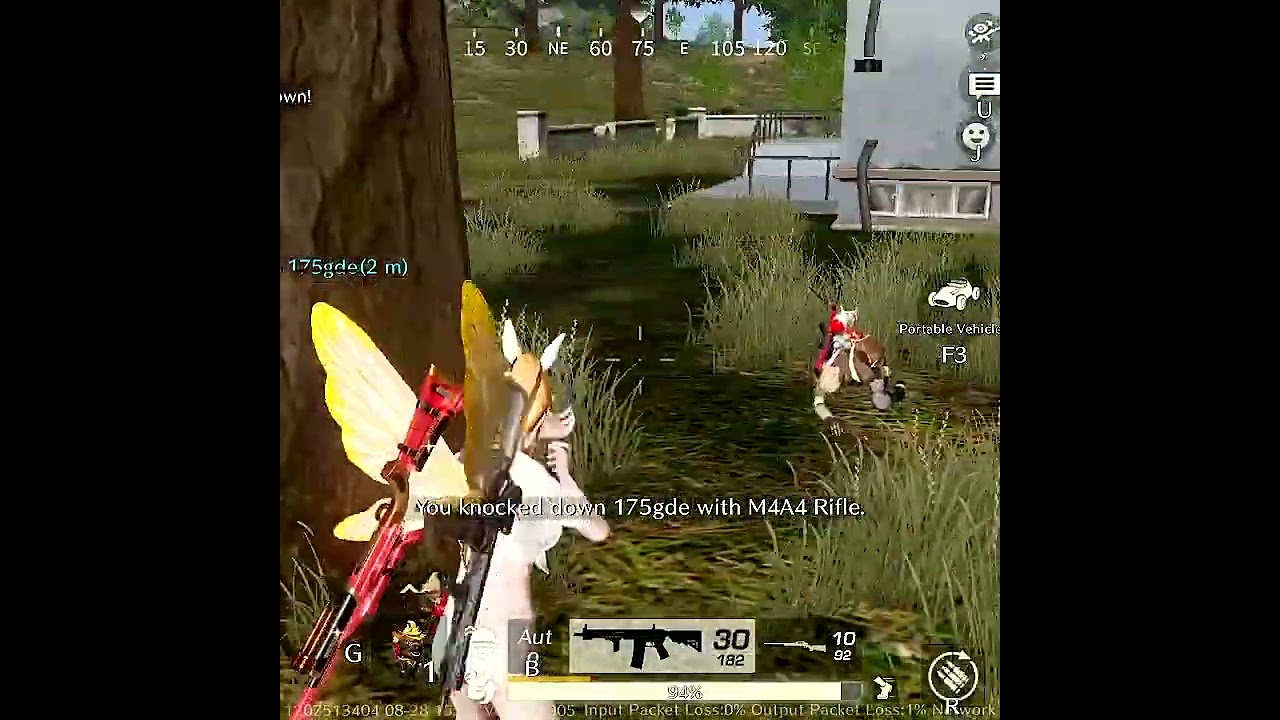The width and height of the screenshot is (1280, 720).
Task: Reload with the bullets reload icon
Action: pyautogui.click(x=952, y=674)
